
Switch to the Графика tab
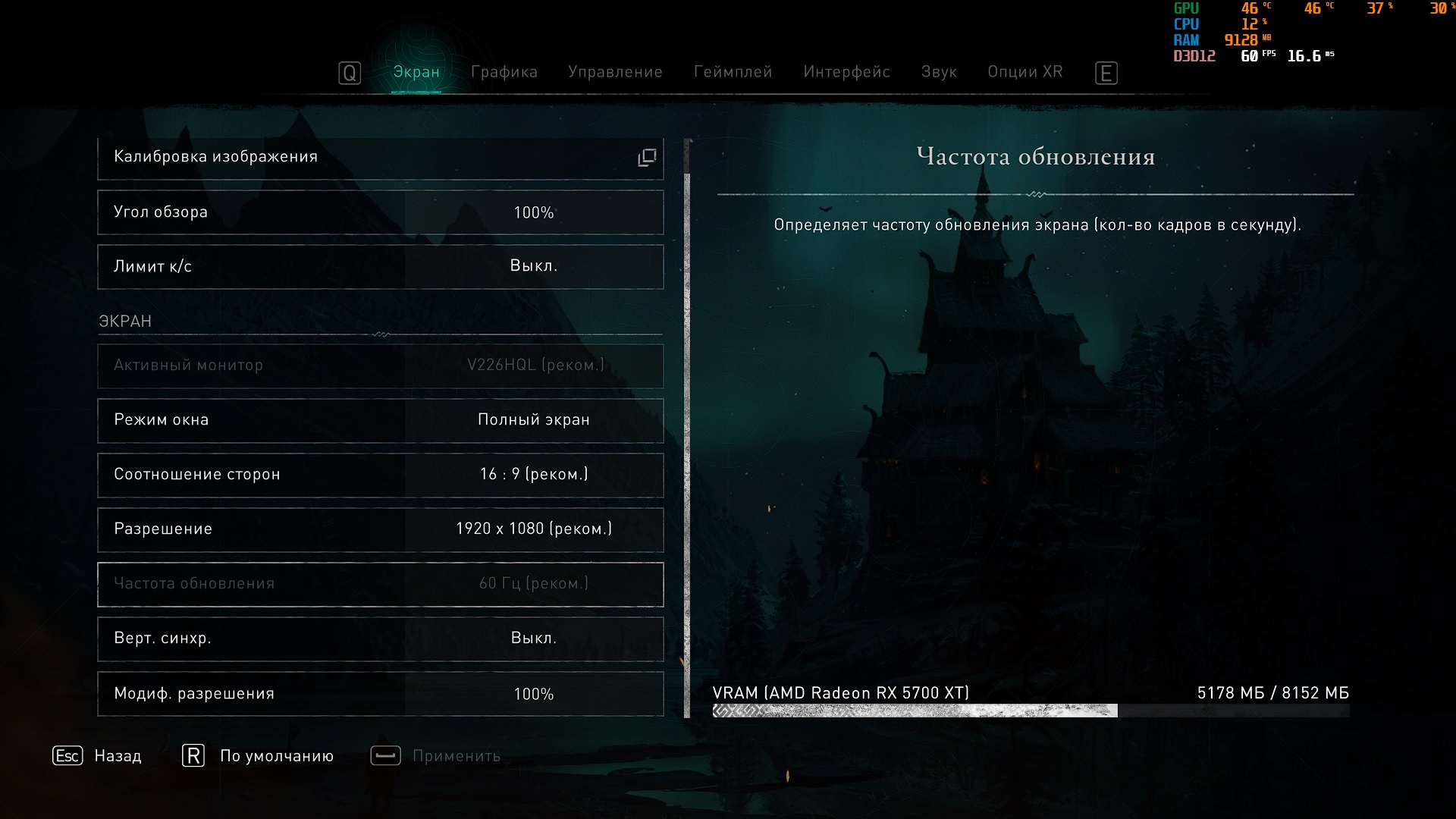coord(504,72)
